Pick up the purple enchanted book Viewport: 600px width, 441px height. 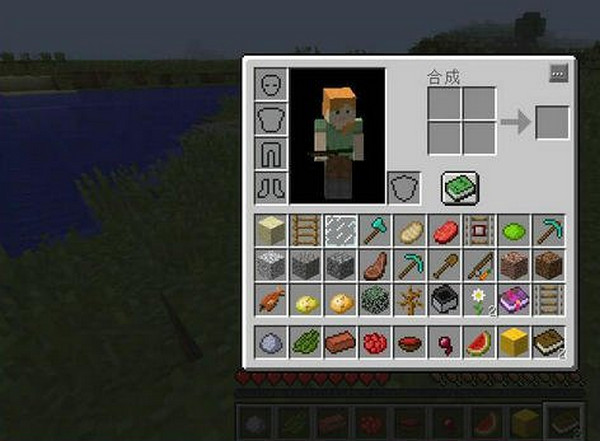pyautogui.click(x=514, y=299)
